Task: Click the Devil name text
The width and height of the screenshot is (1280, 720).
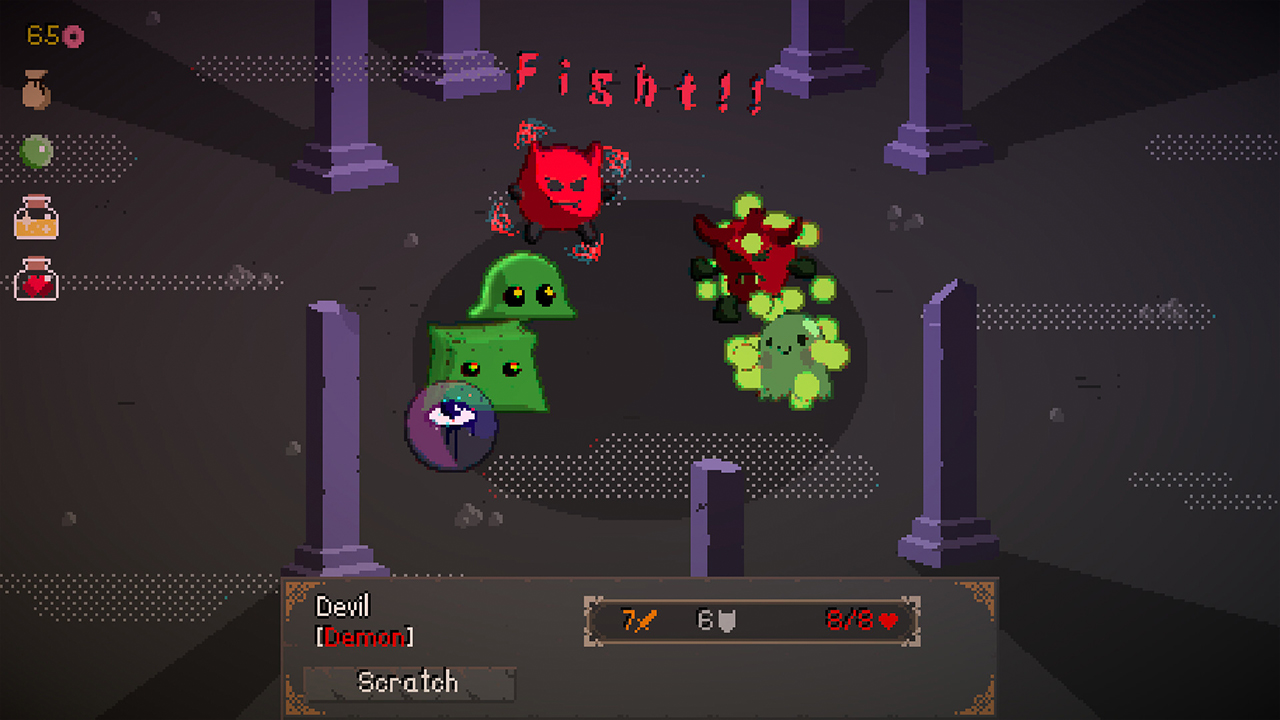Action: (x=343, y=607)
